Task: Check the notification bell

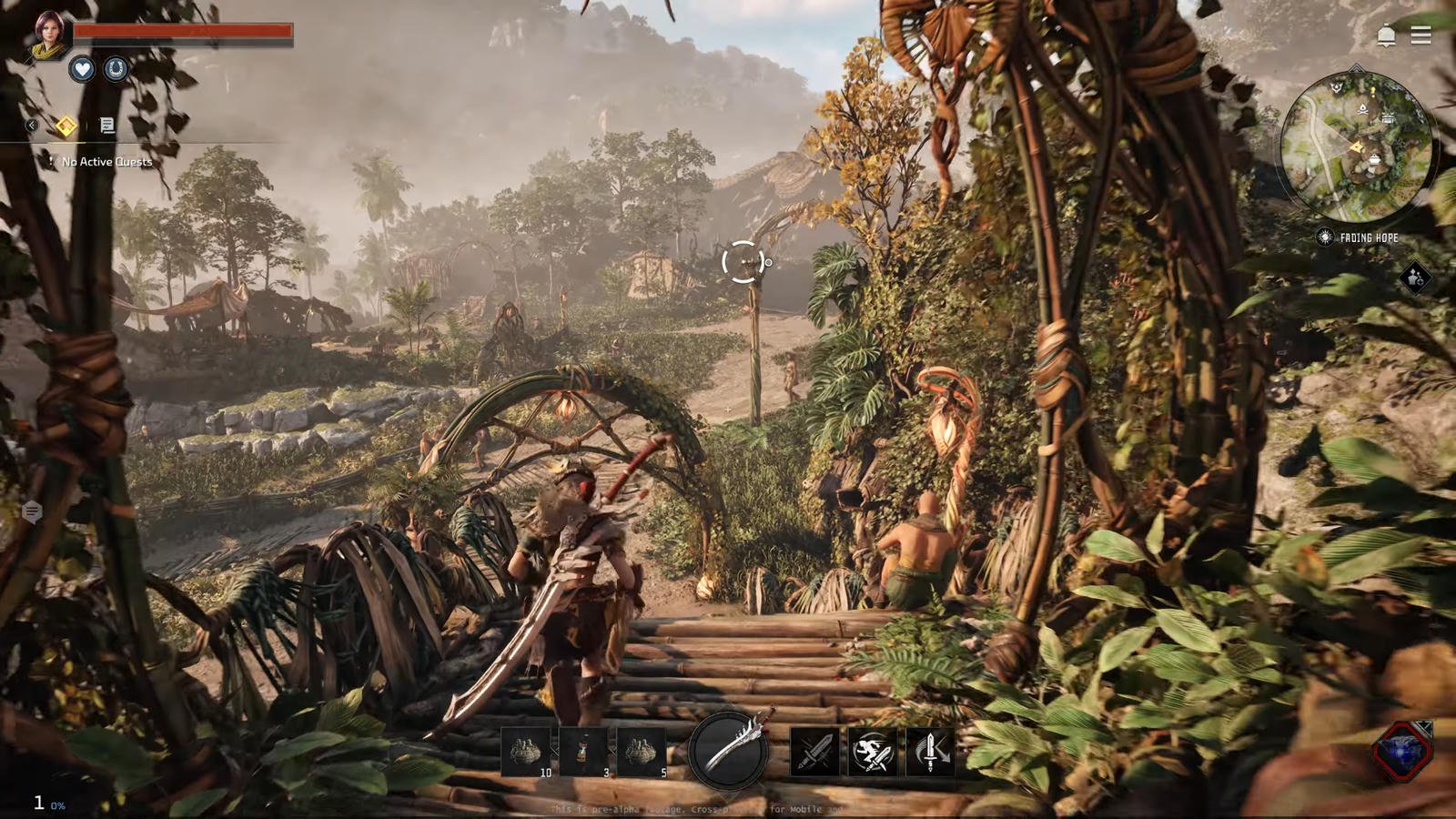Action: pos(1386,35)
